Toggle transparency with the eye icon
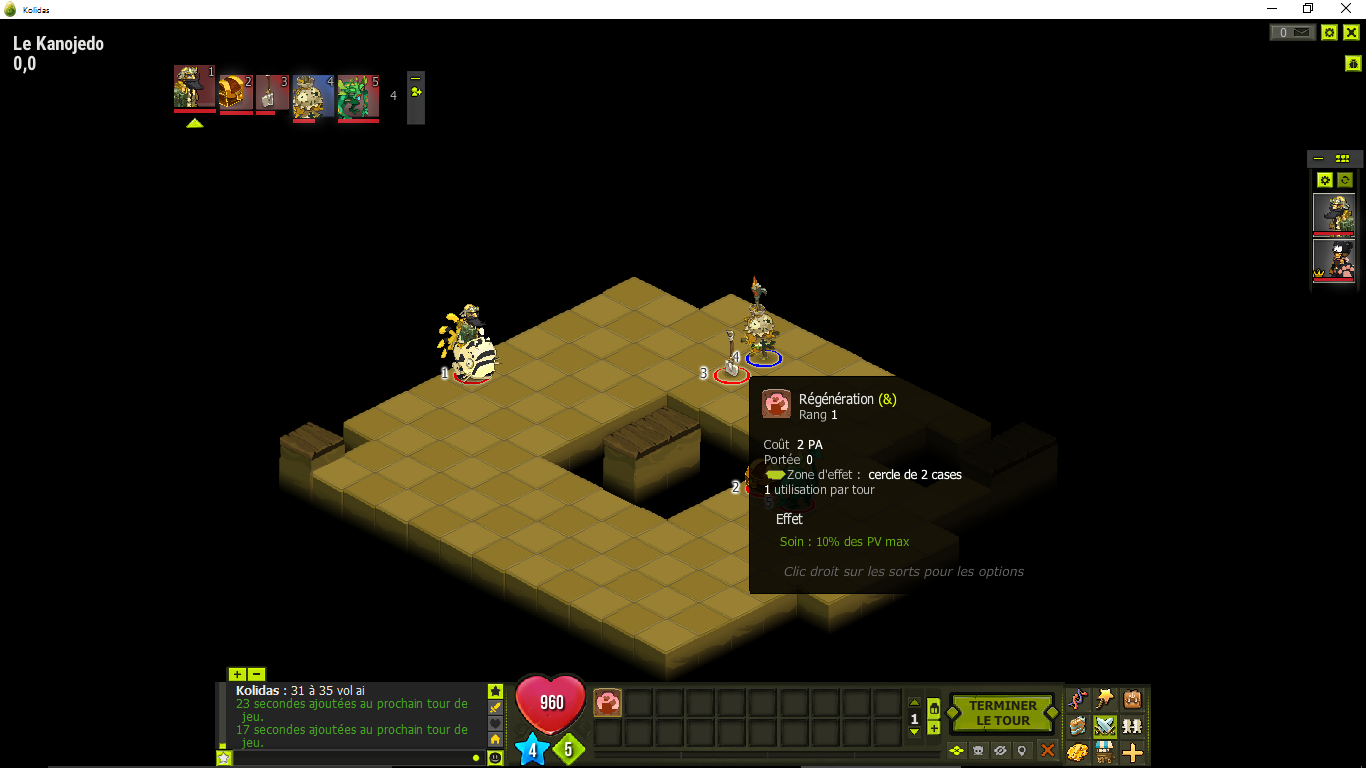 1001,750
